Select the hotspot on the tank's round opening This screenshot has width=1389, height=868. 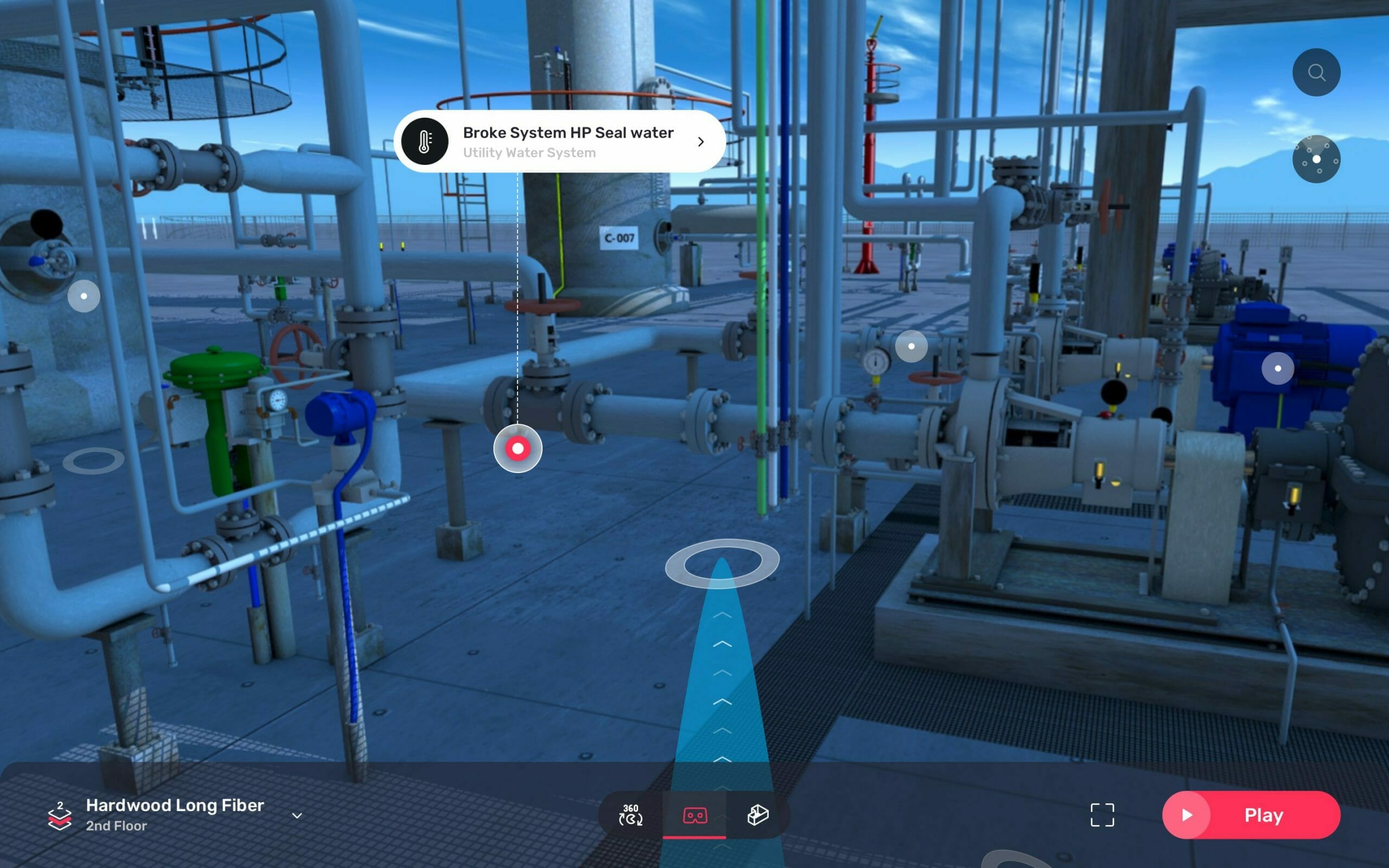coord(84,296)
